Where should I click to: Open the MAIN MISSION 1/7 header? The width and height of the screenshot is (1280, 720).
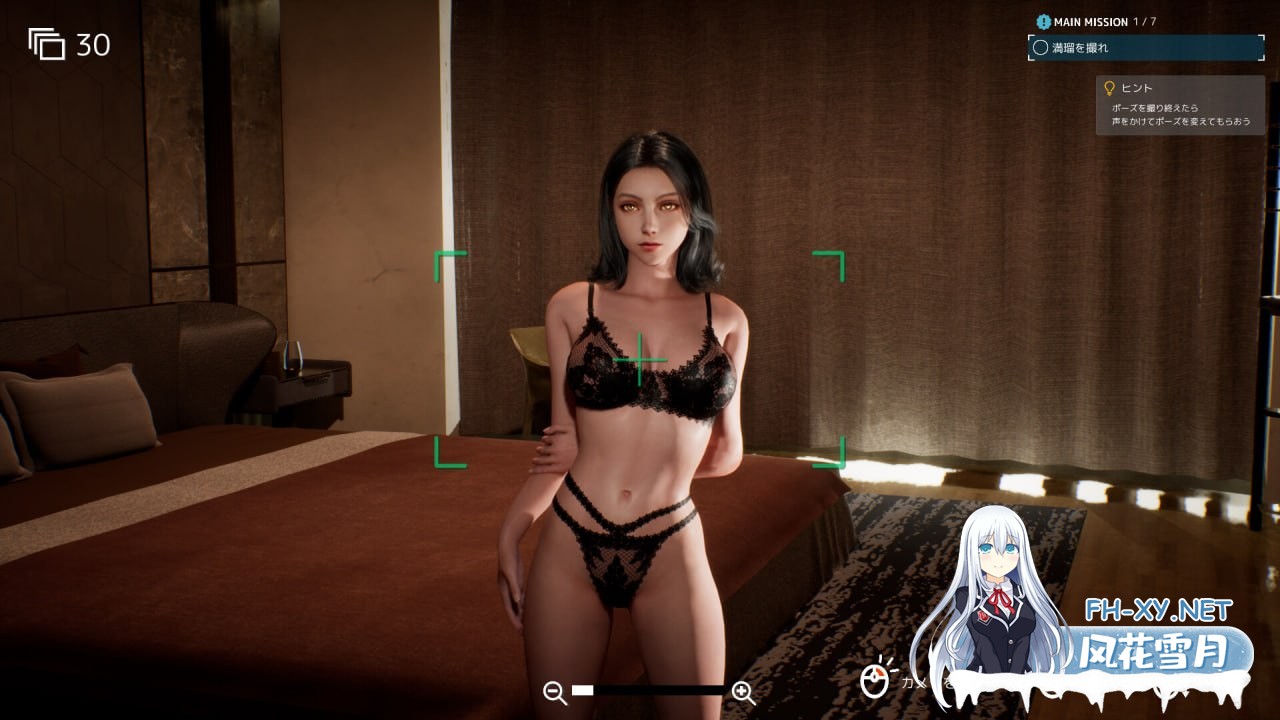coord(1100,20)
